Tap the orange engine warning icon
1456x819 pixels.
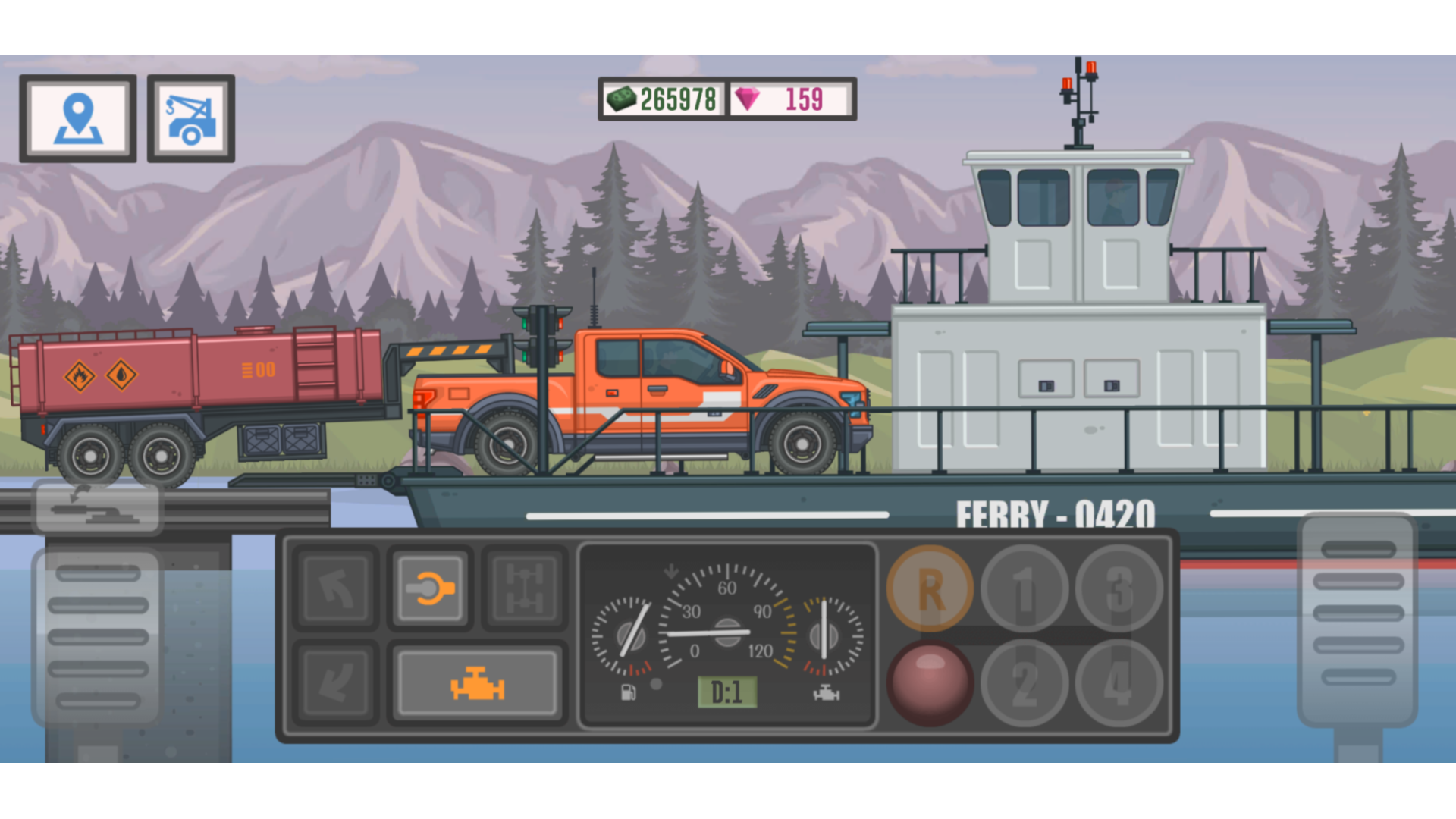click(478, 681)
